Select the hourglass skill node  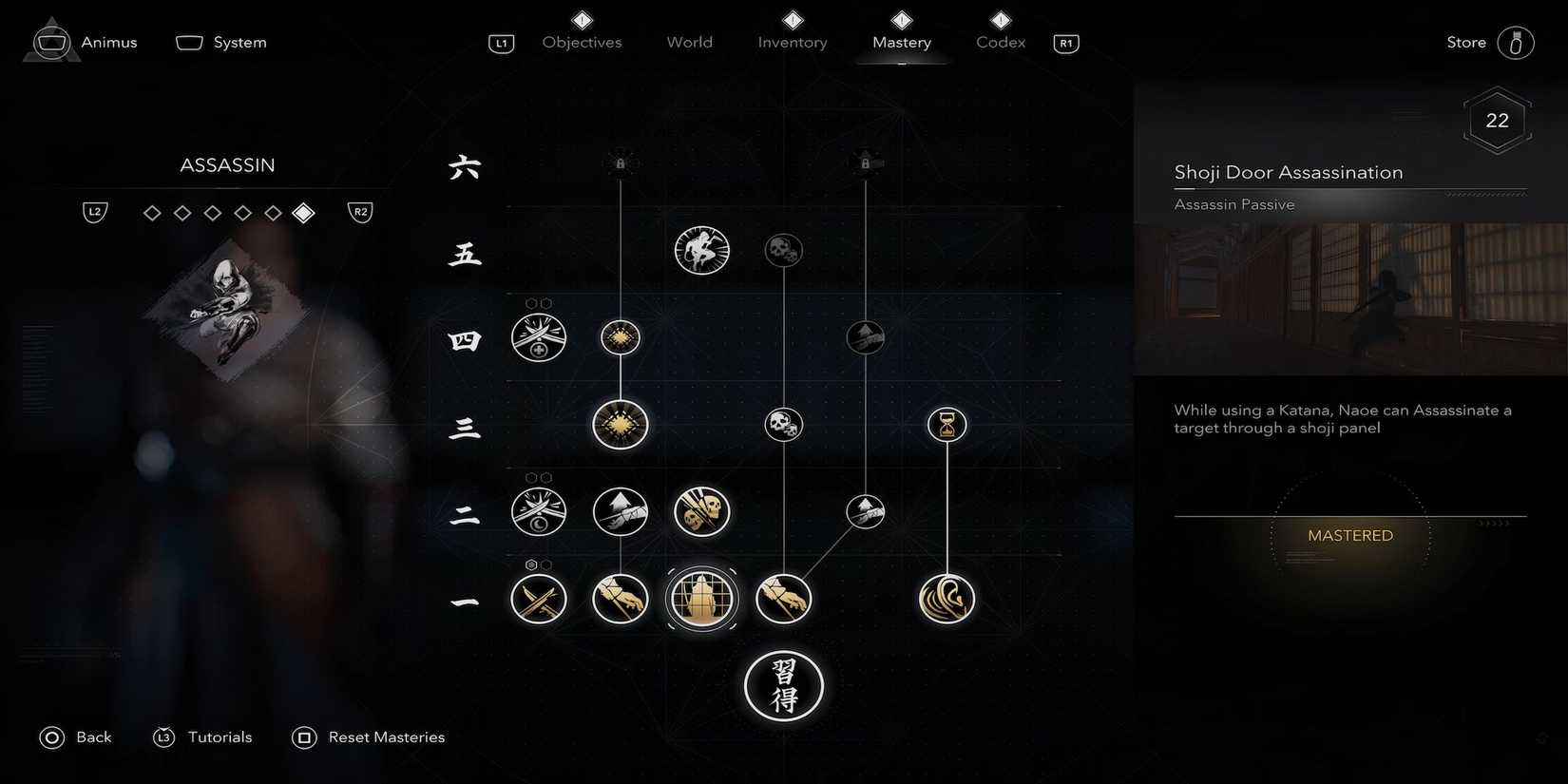pos(947,425)
